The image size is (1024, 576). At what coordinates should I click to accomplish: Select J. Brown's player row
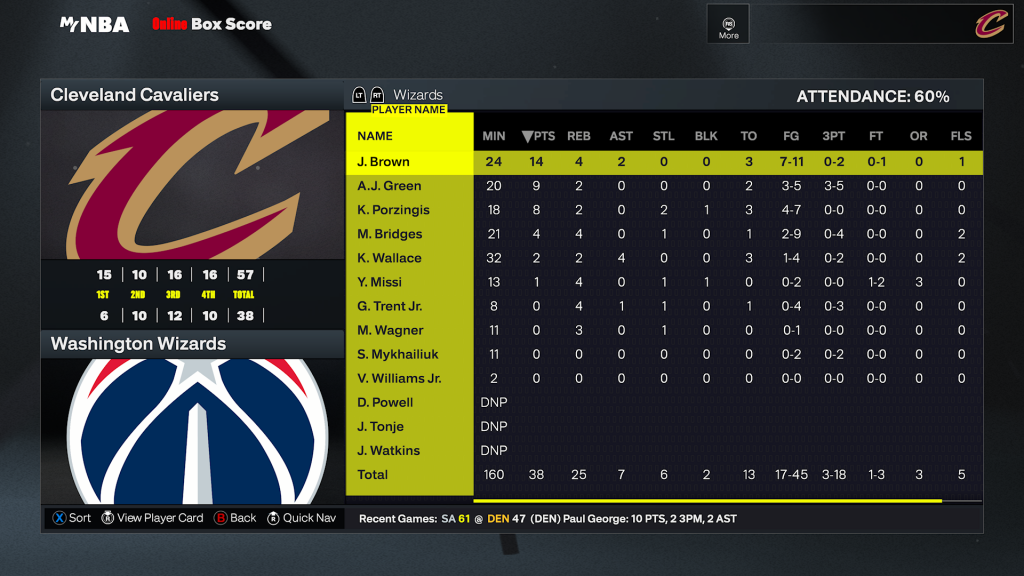pyautogui.click(x=384, y=162)
